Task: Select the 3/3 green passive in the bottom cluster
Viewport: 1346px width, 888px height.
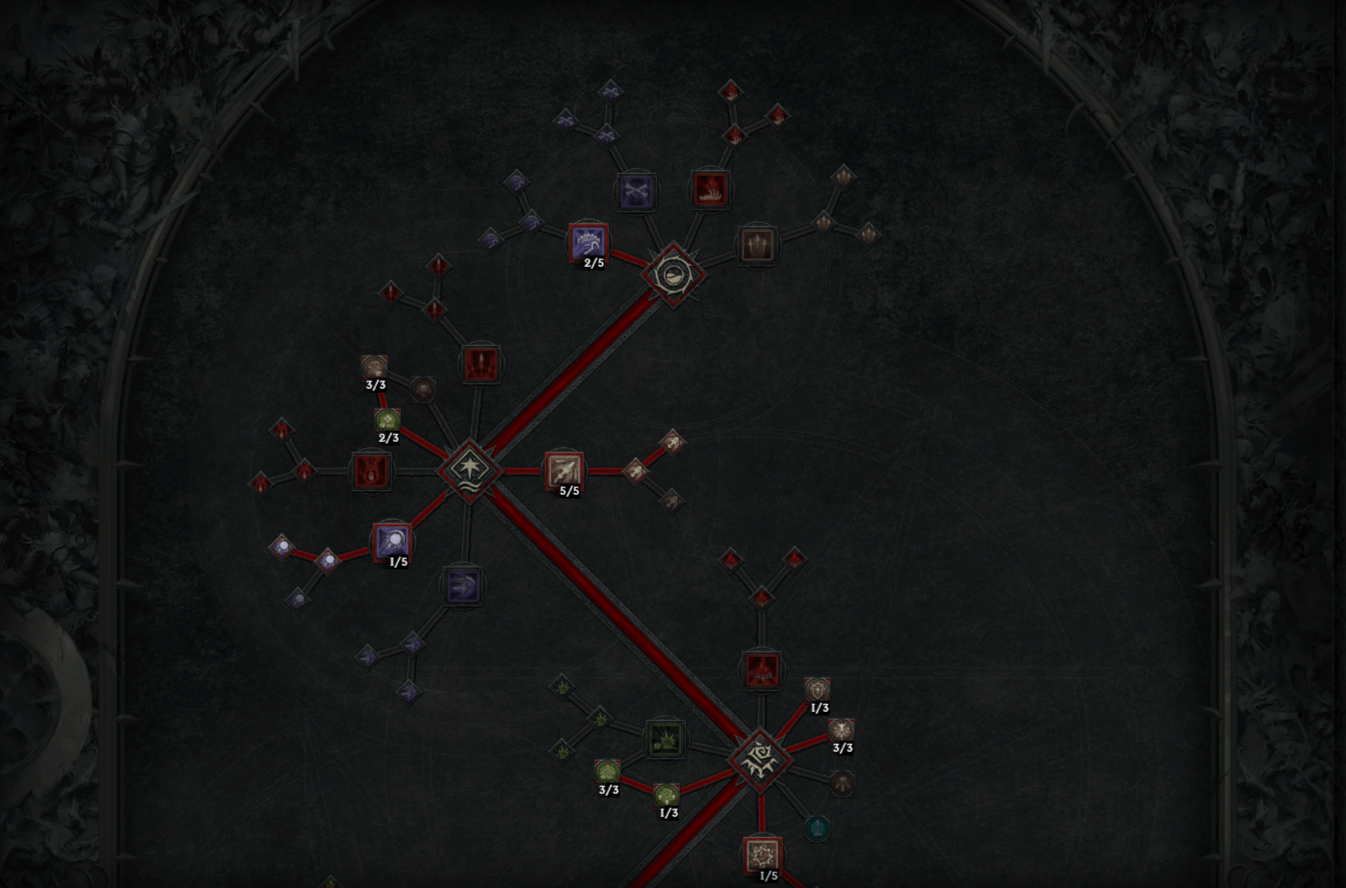Action: pyautogui.click(x=608, y=770)
